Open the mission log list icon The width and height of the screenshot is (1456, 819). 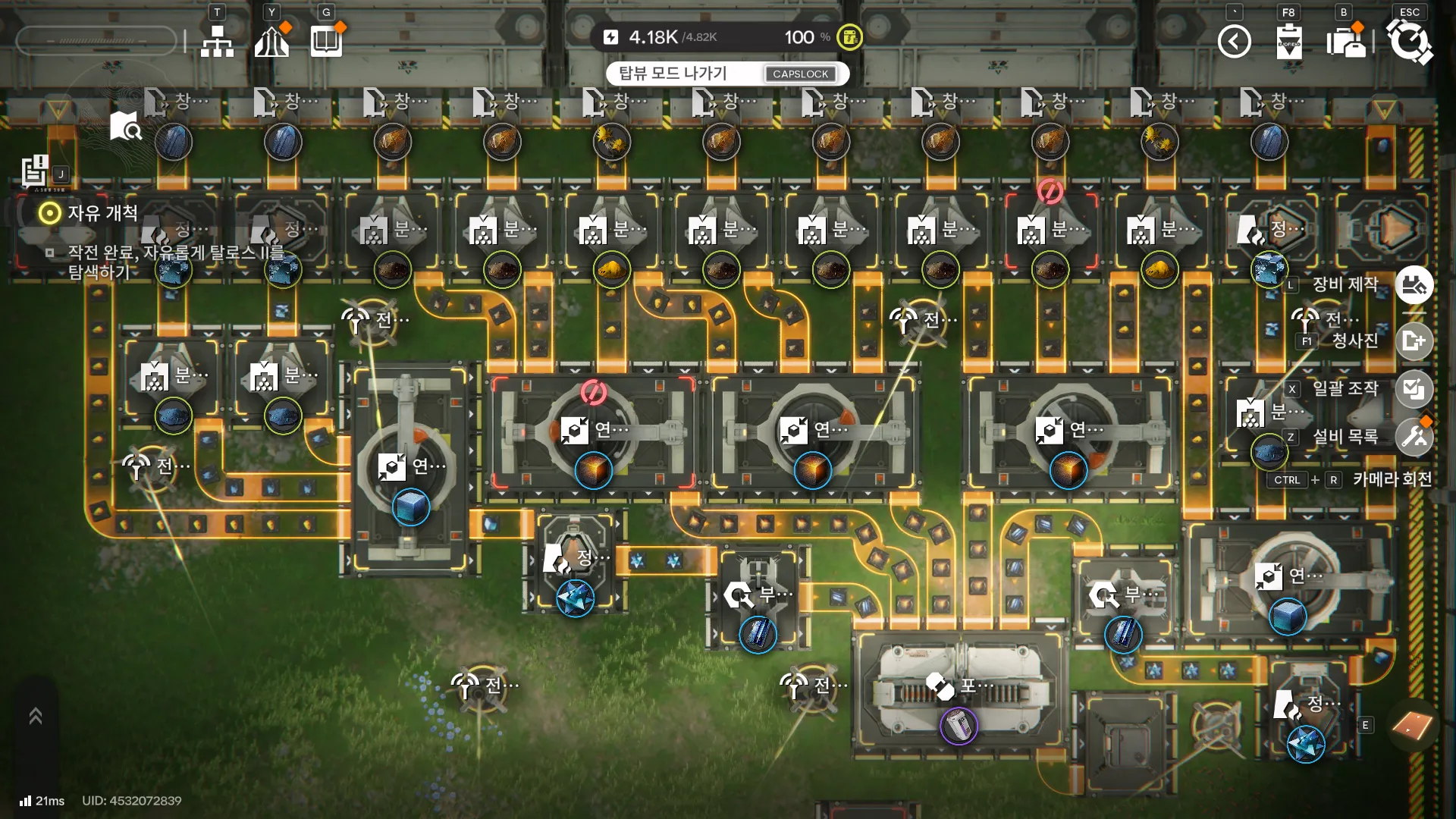click(35, 171)
